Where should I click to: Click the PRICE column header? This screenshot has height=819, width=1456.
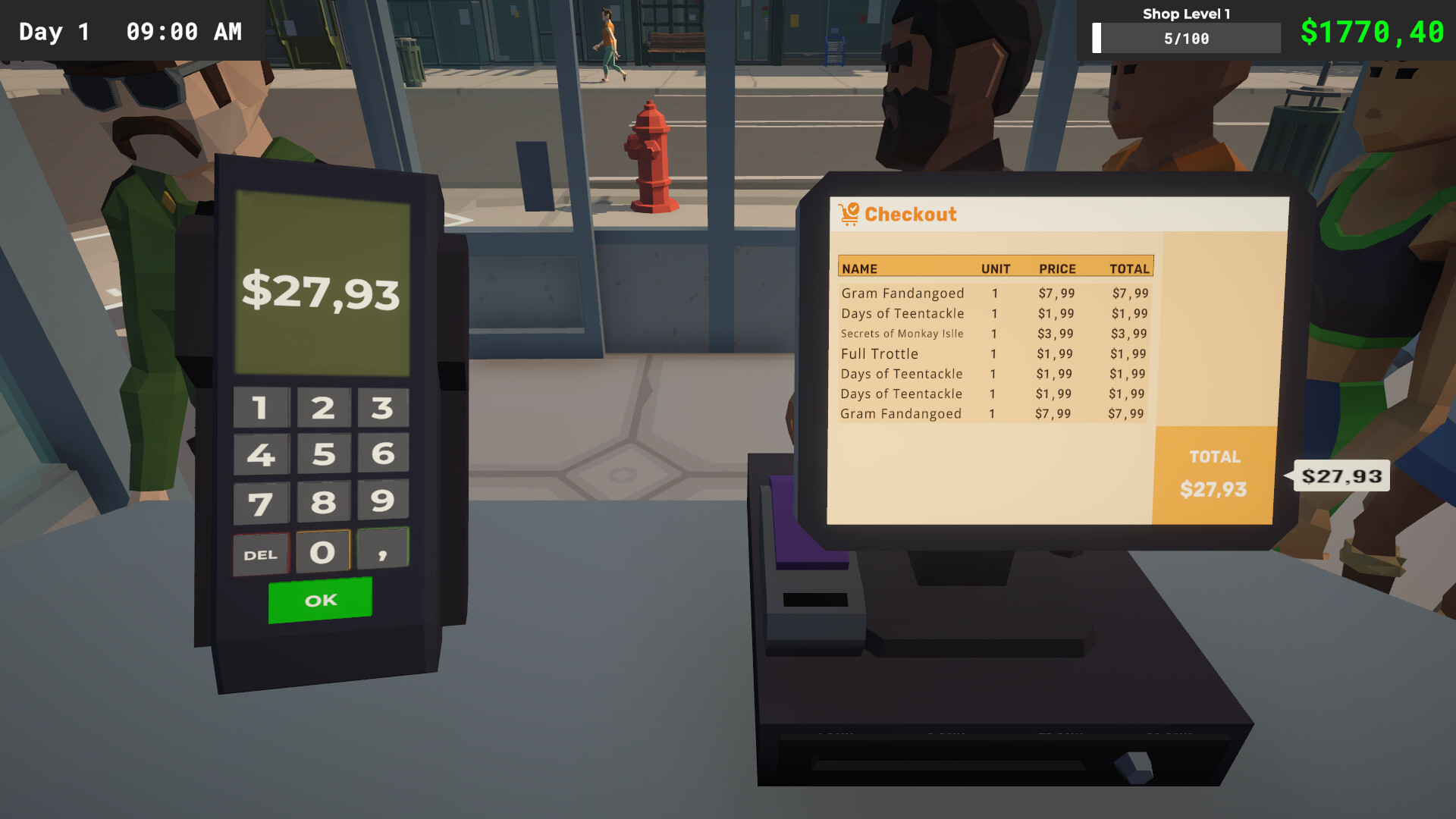1057,268
